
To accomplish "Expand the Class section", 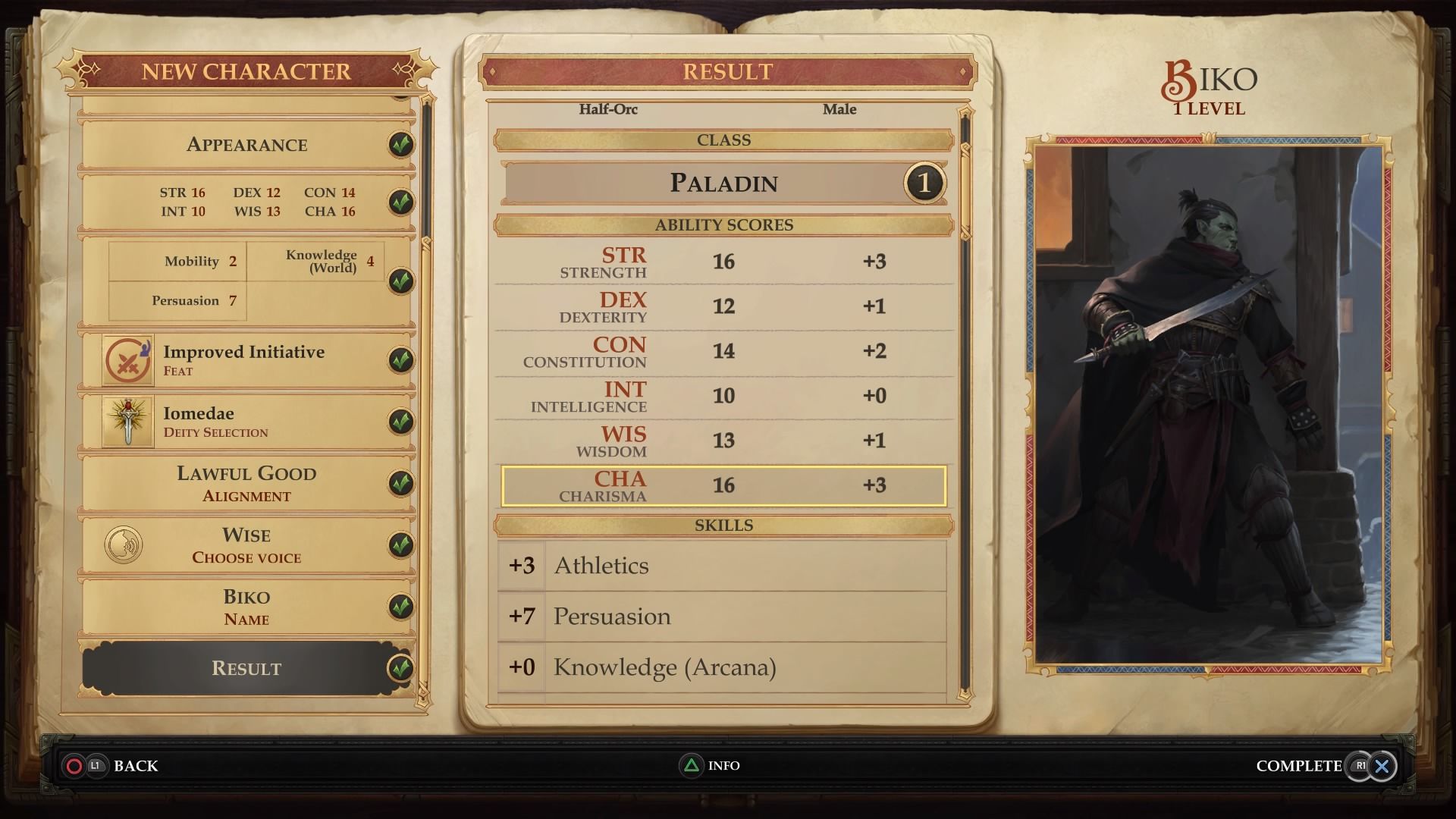I will coord(723,140).
